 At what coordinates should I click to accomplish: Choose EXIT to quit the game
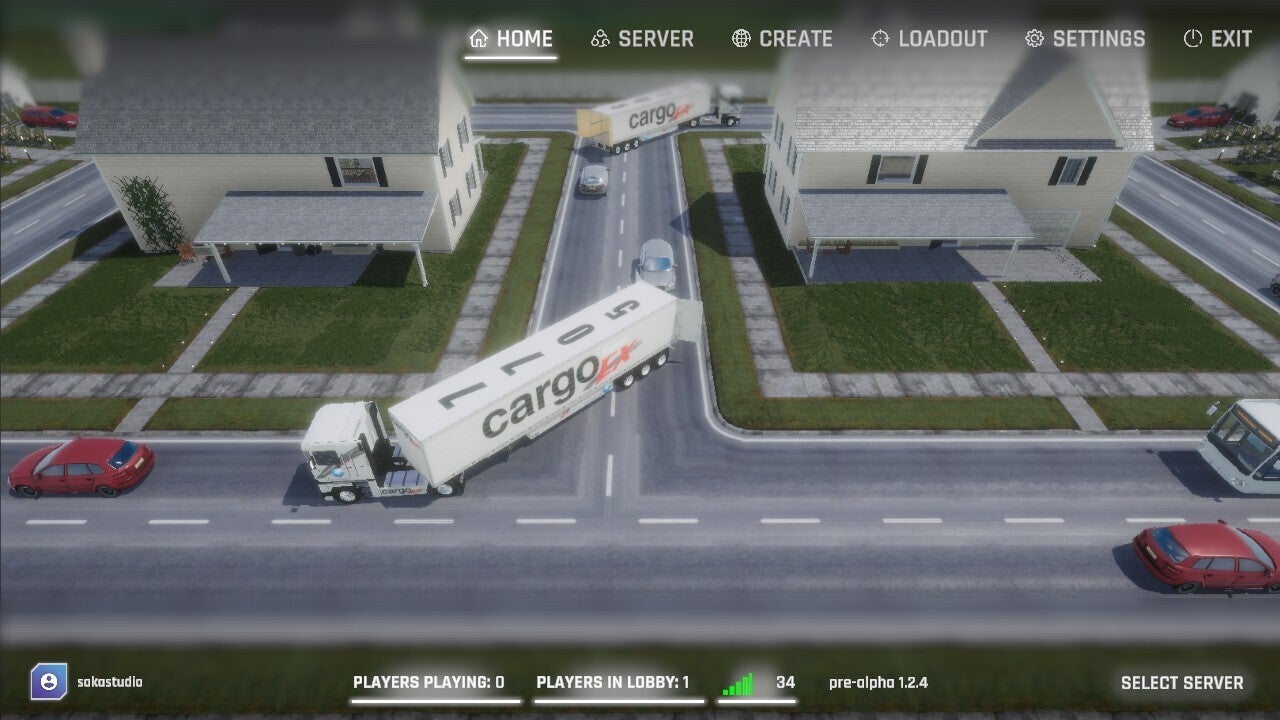pyautogui.click(x=1217, y=39)
